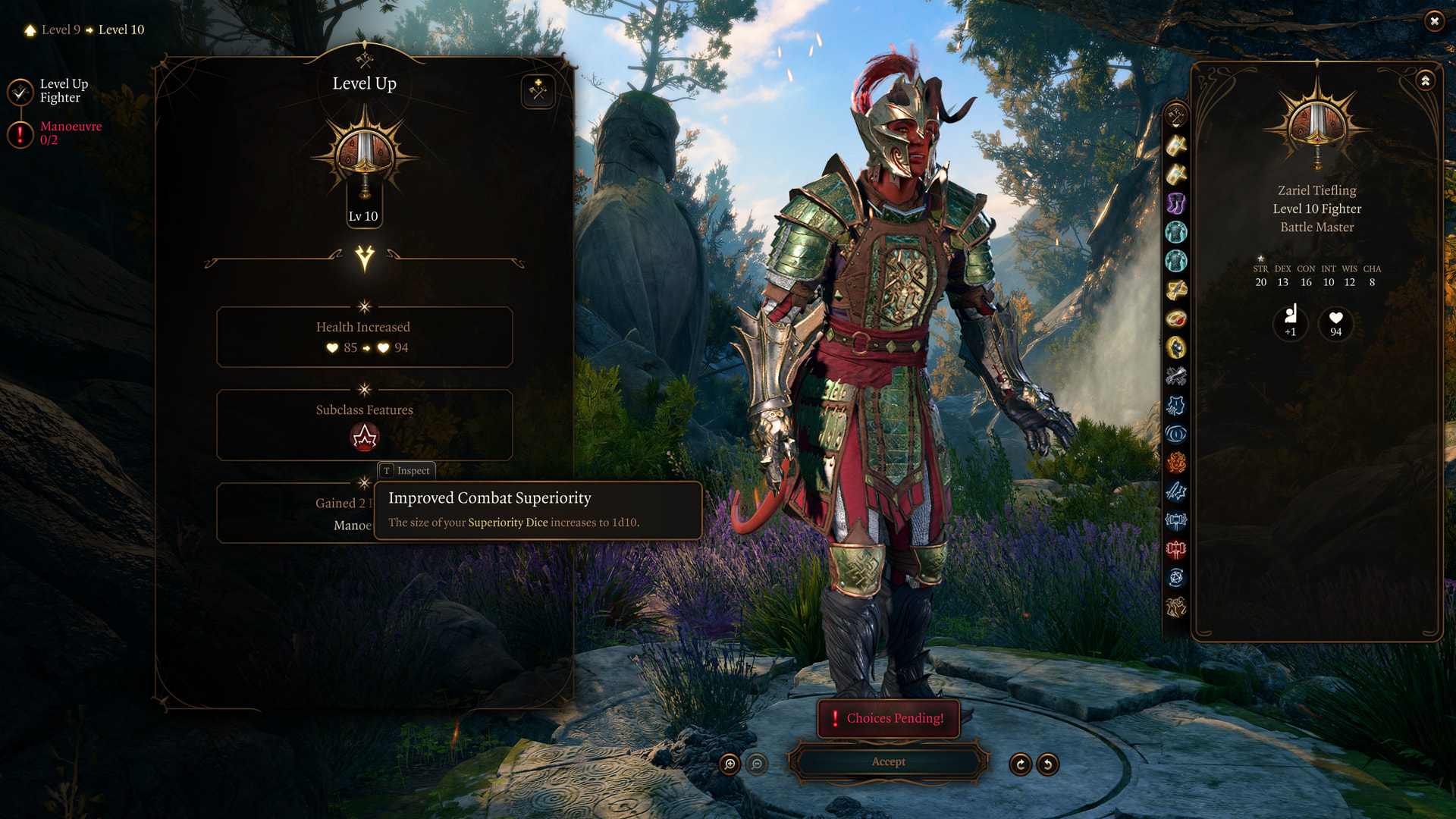Open the add multiclass button

point(538,91)
